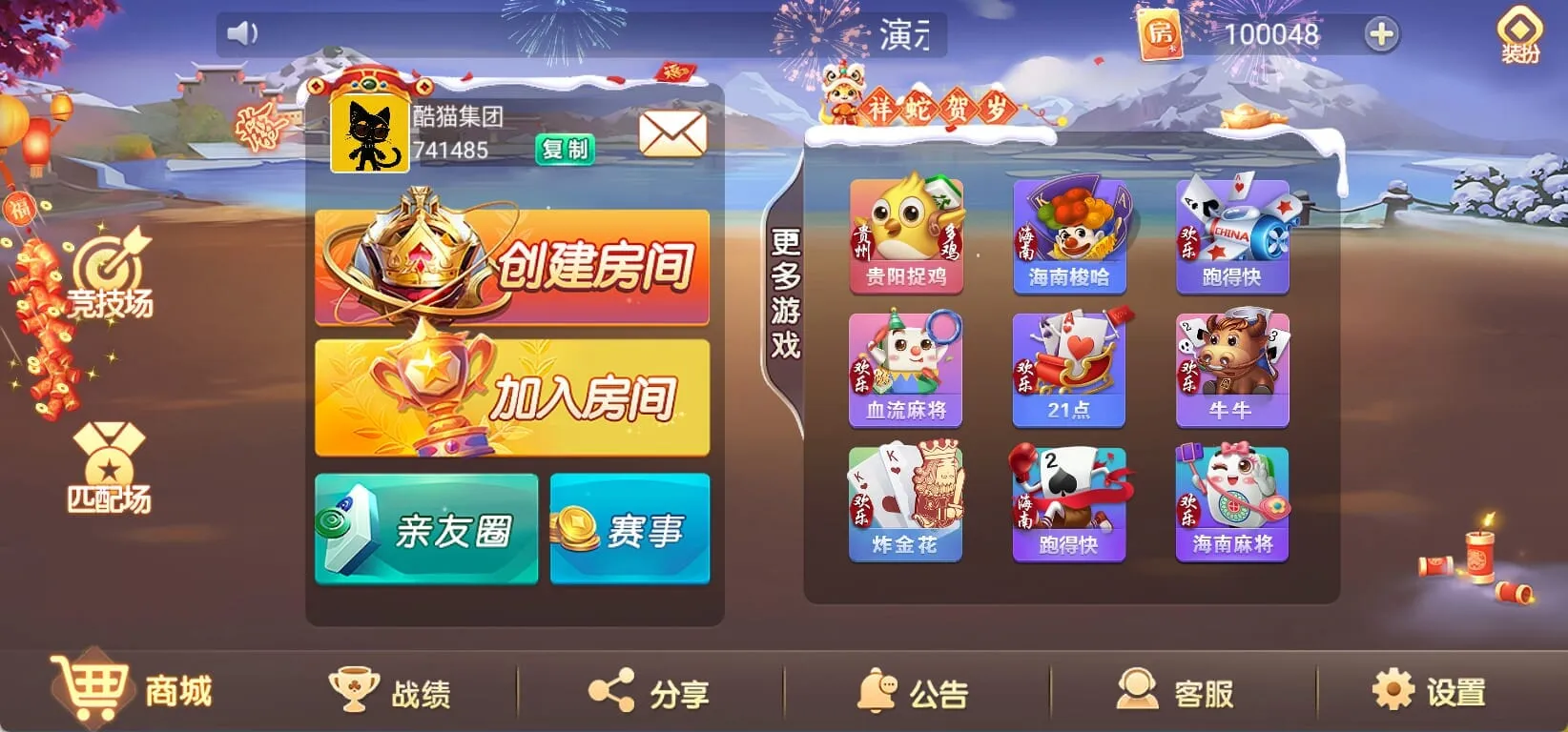Select the 牛牛 game icon

tap(1229, 367)
